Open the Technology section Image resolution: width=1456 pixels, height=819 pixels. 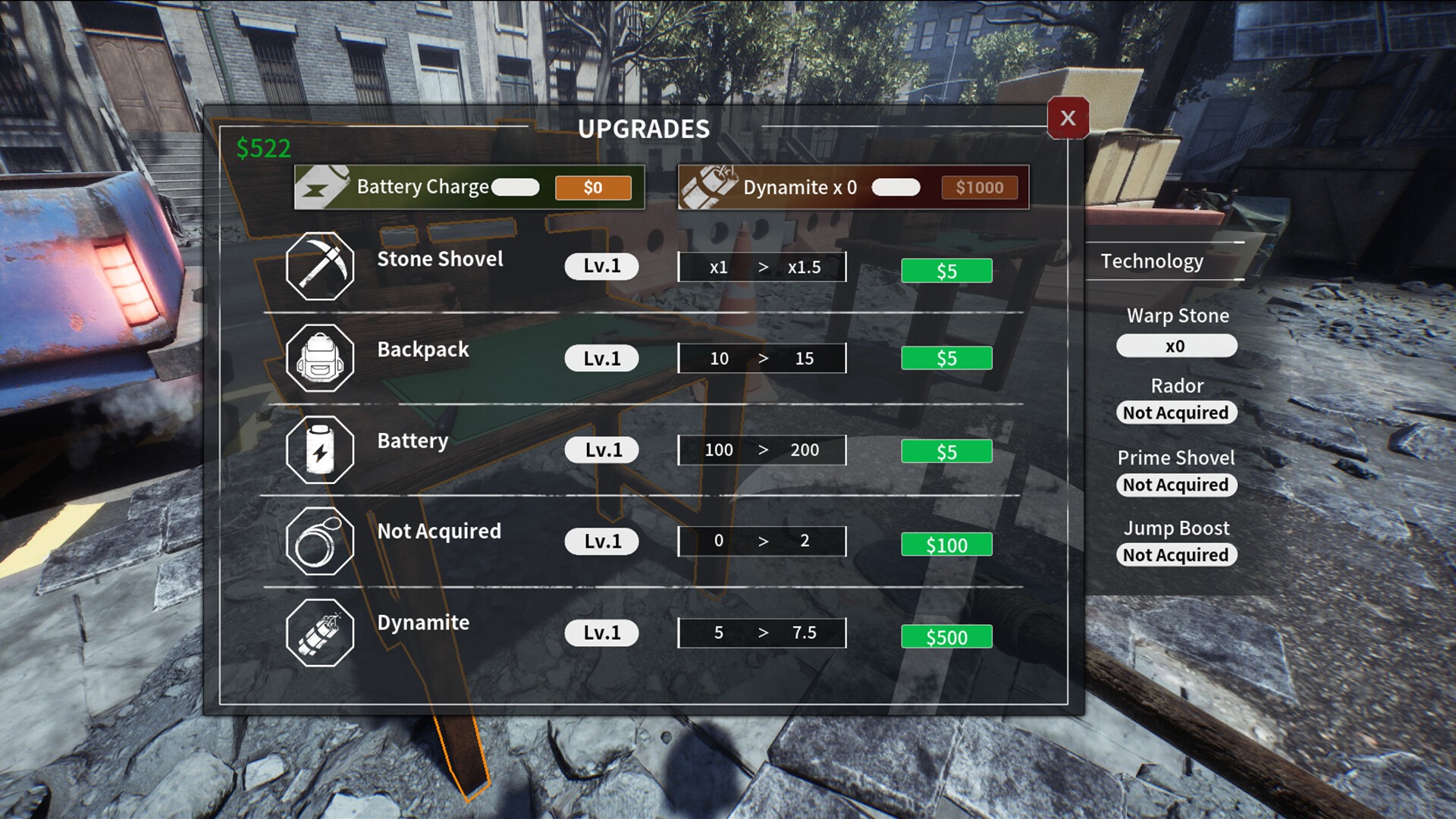[1152, 261]
